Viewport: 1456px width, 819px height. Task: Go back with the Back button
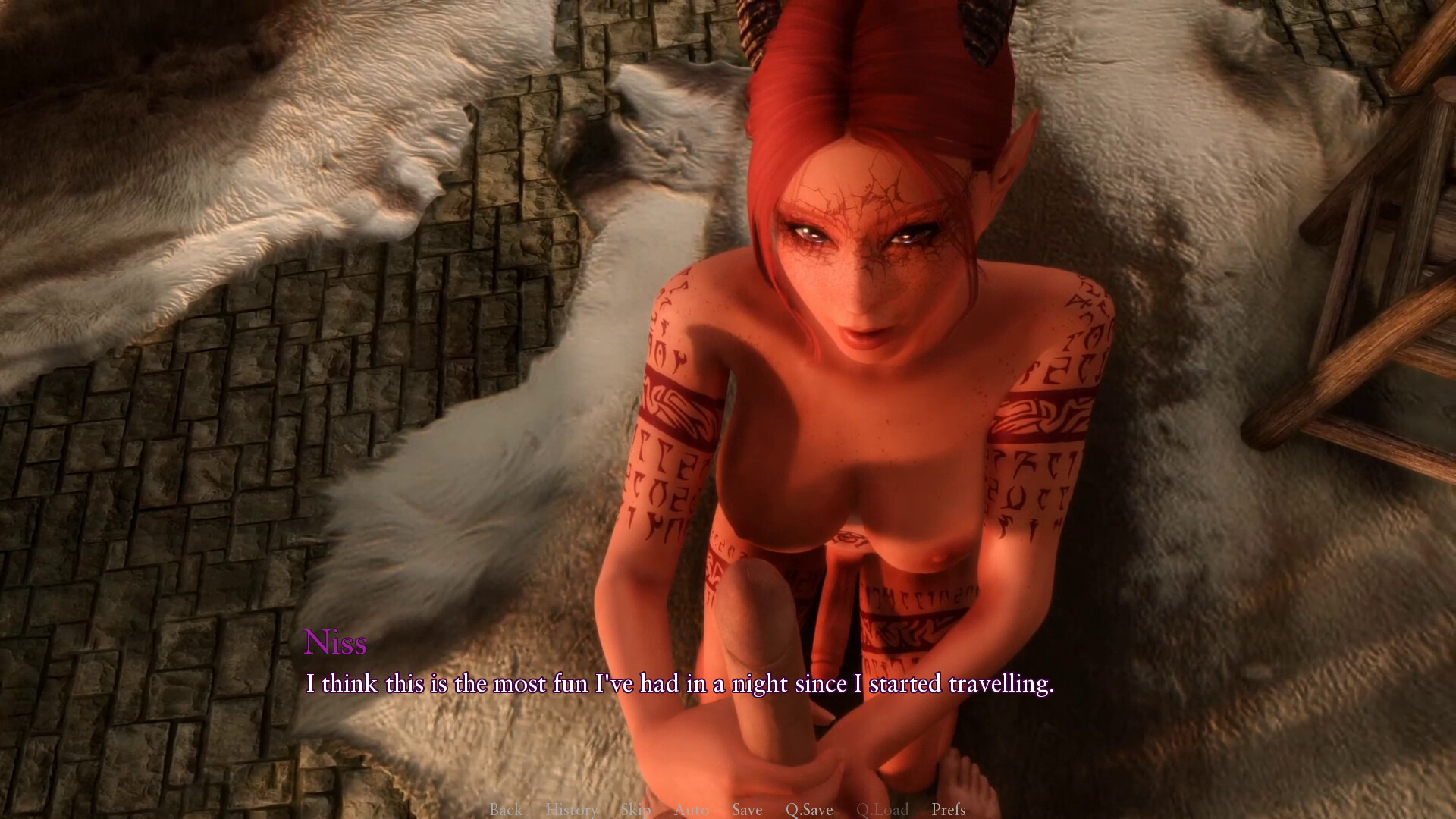506,809
